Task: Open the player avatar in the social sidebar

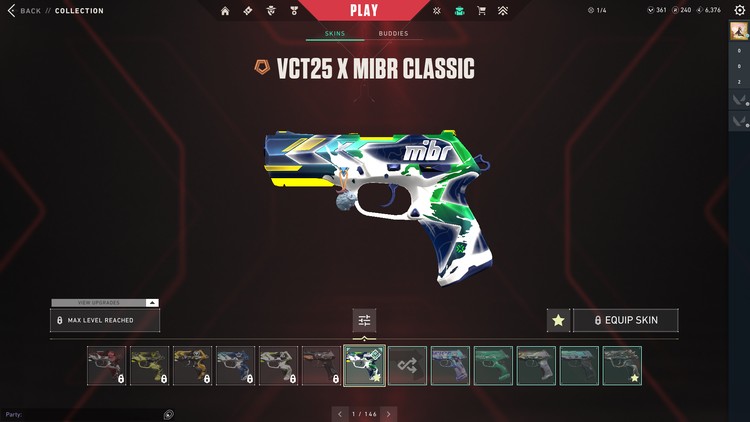Action: (x=739, y=33)
